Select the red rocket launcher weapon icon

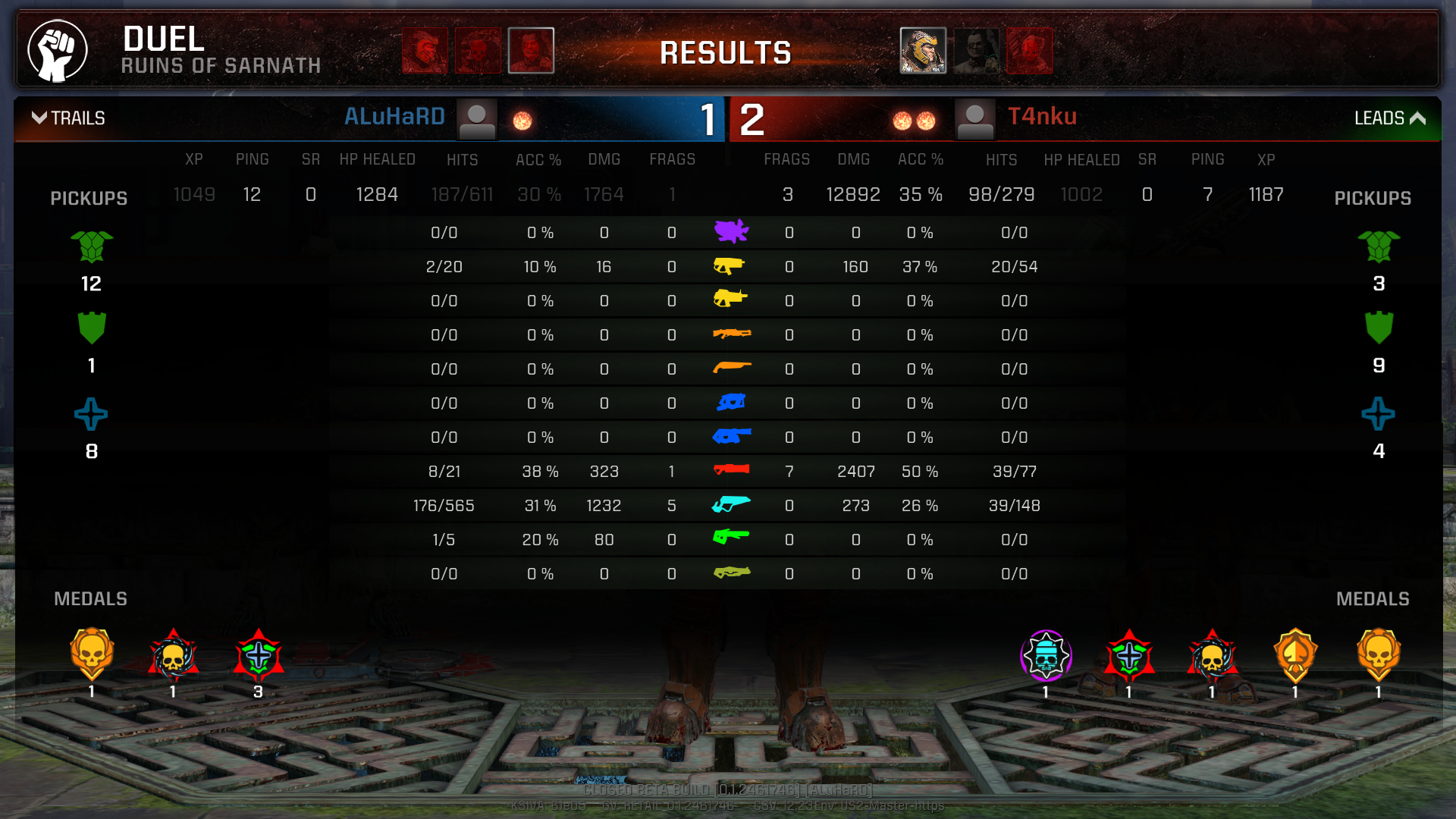(x=731, y=470)
